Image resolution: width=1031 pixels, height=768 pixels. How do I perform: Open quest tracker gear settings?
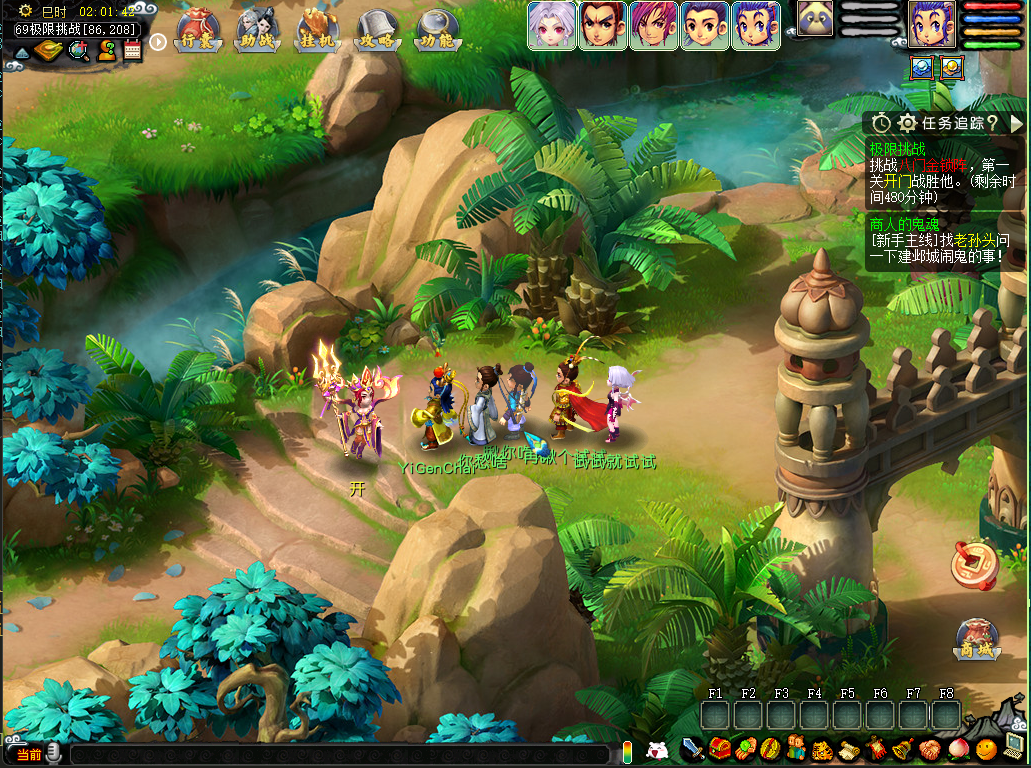[908, 123]
